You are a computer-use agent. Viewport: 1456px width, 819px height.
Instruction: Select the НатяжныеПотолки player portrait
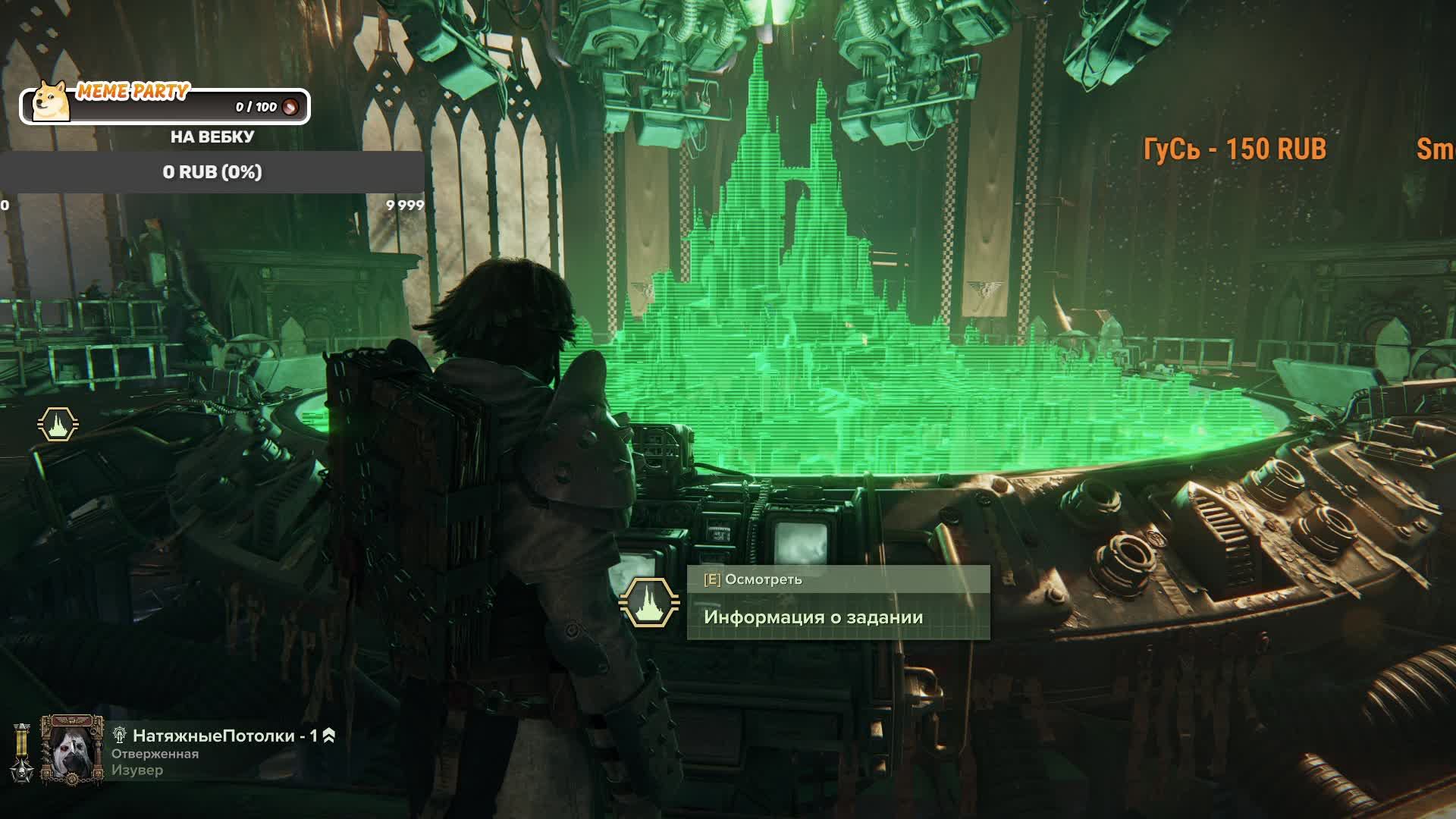pyautogui.click(x=72, y=749)
